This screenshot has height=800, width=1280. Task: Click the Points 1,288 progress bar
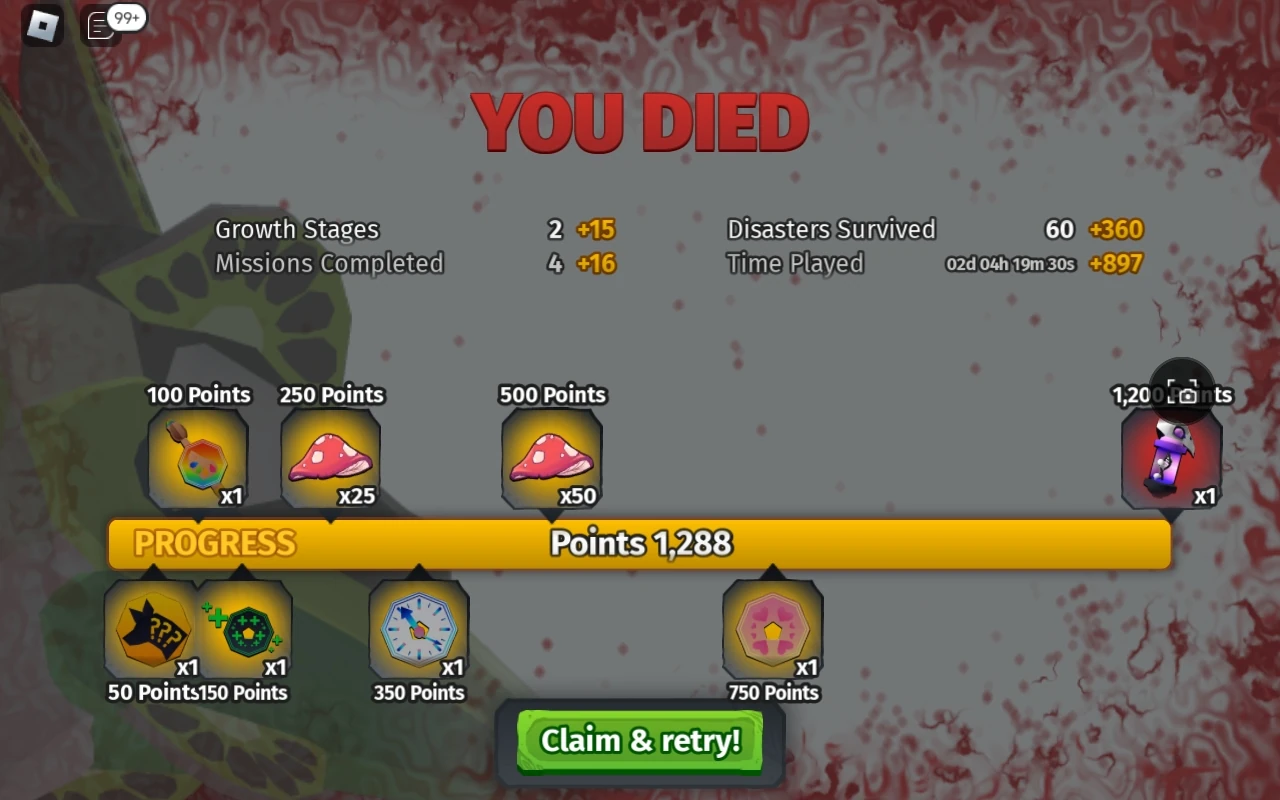(x=641, y=543)
